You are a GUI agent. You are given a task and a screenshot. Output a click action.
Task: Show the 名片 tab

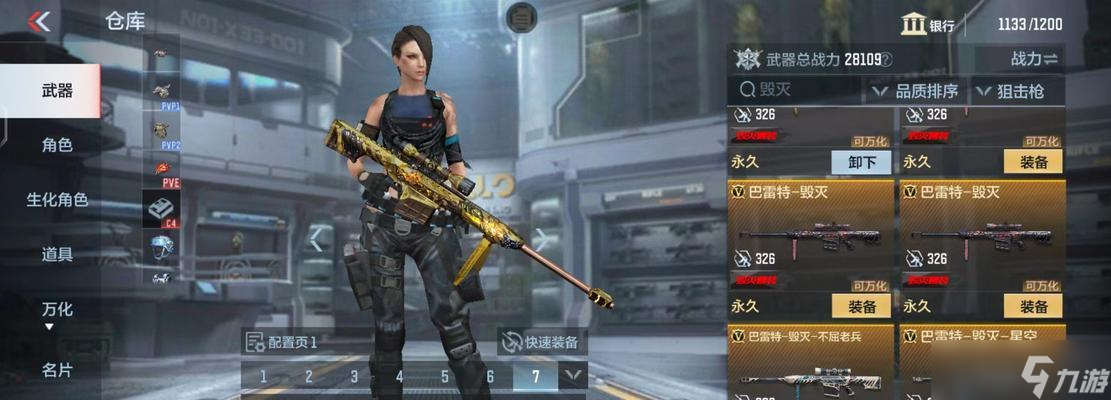click(56, 369)
